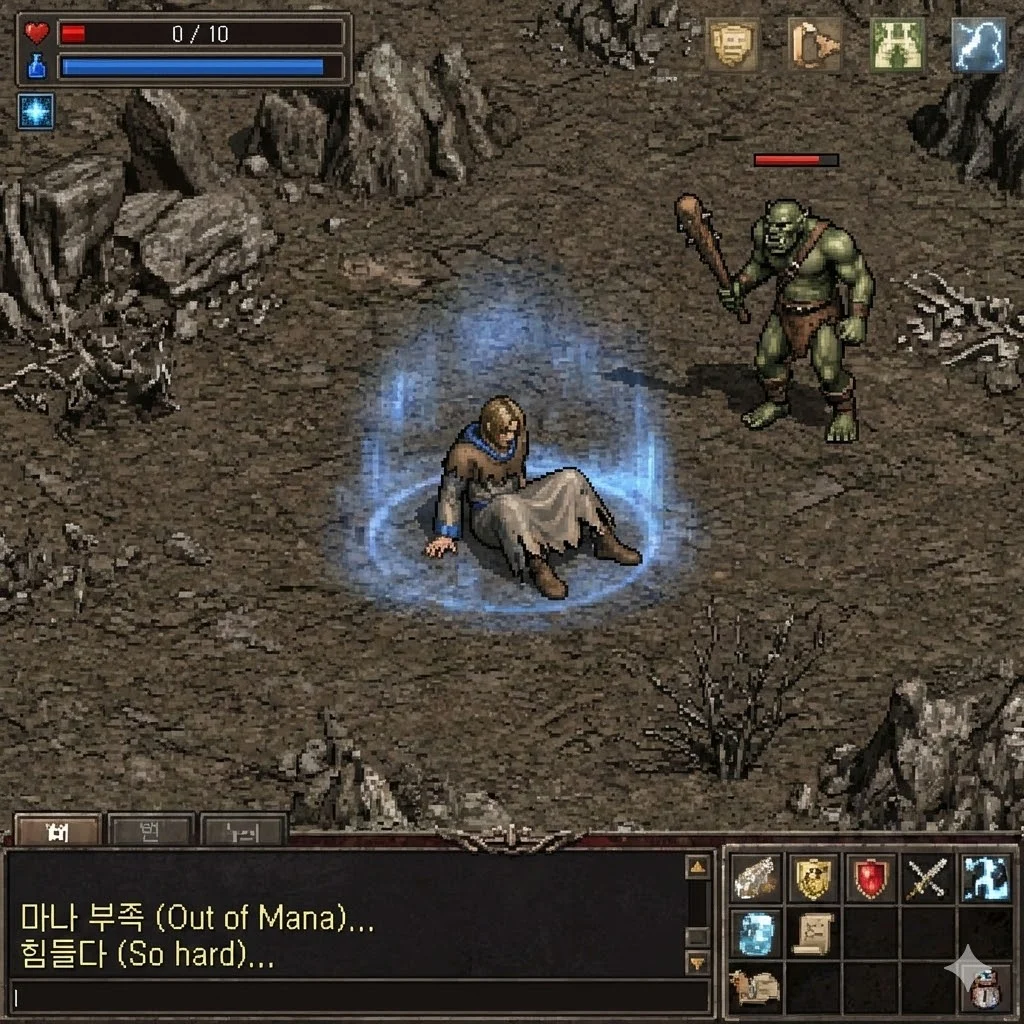Open the third chat tab
1024x1024 pixels.
tap(243, 831)
